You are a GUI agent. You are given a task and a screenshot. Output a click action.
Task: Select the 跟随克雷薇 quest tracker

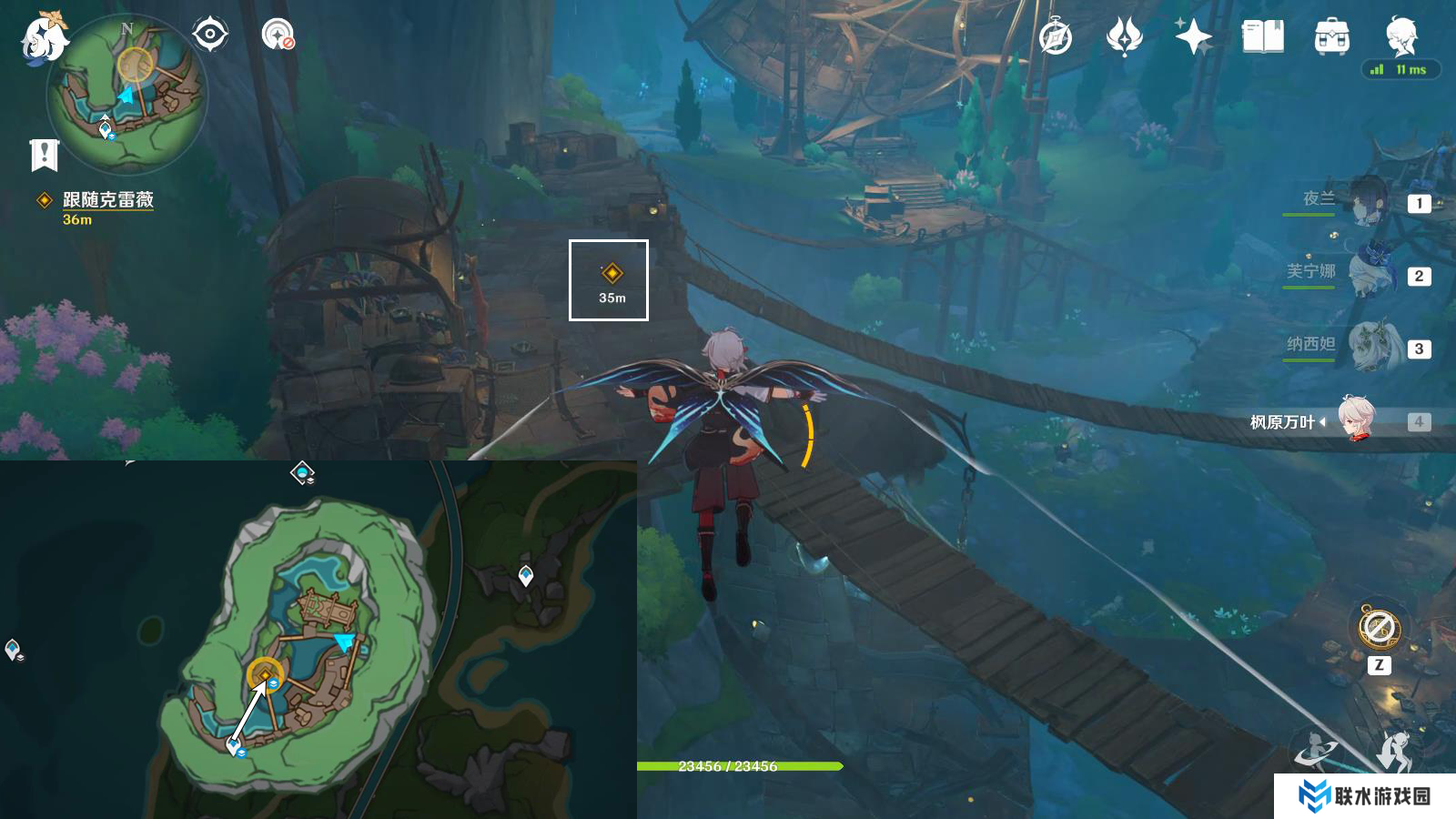click(x=107, y=200)
